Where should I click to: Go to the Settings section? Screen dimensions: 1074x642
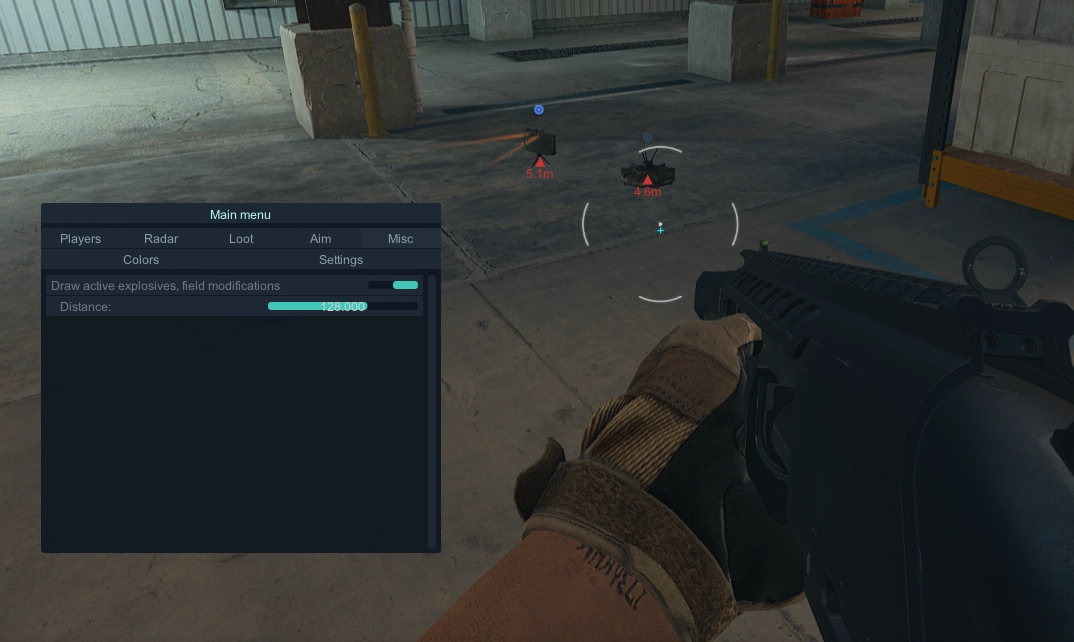(341, 260)
